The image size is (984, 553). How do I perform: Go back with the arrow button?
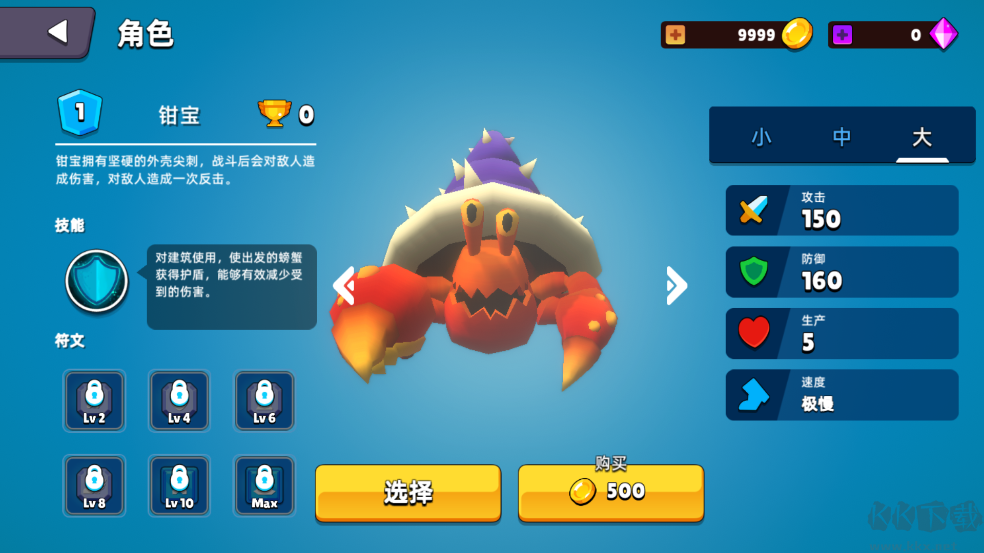click(x=56, y=32)
